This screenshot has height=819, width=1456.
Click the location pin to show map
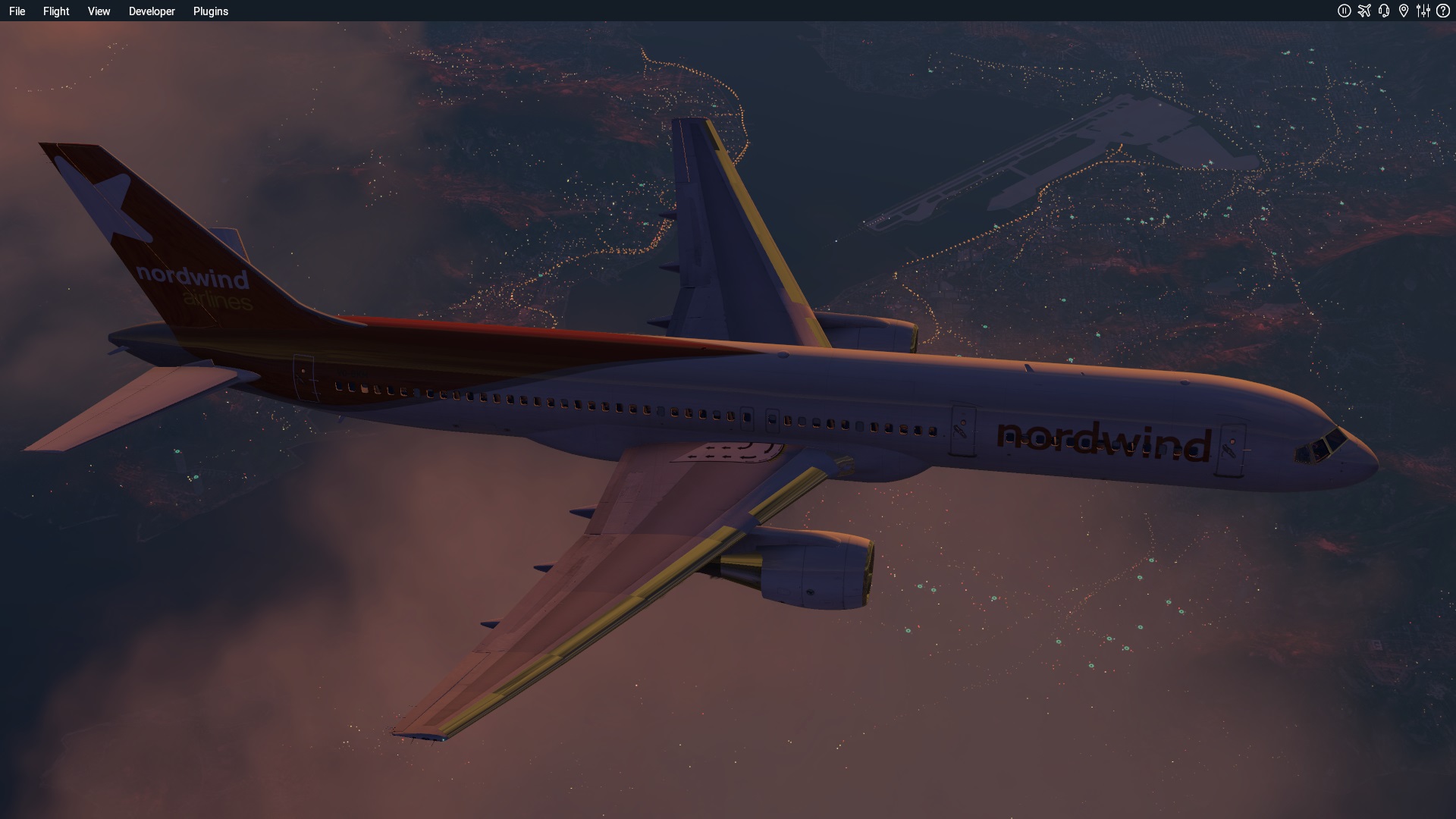click(1404, 11)
